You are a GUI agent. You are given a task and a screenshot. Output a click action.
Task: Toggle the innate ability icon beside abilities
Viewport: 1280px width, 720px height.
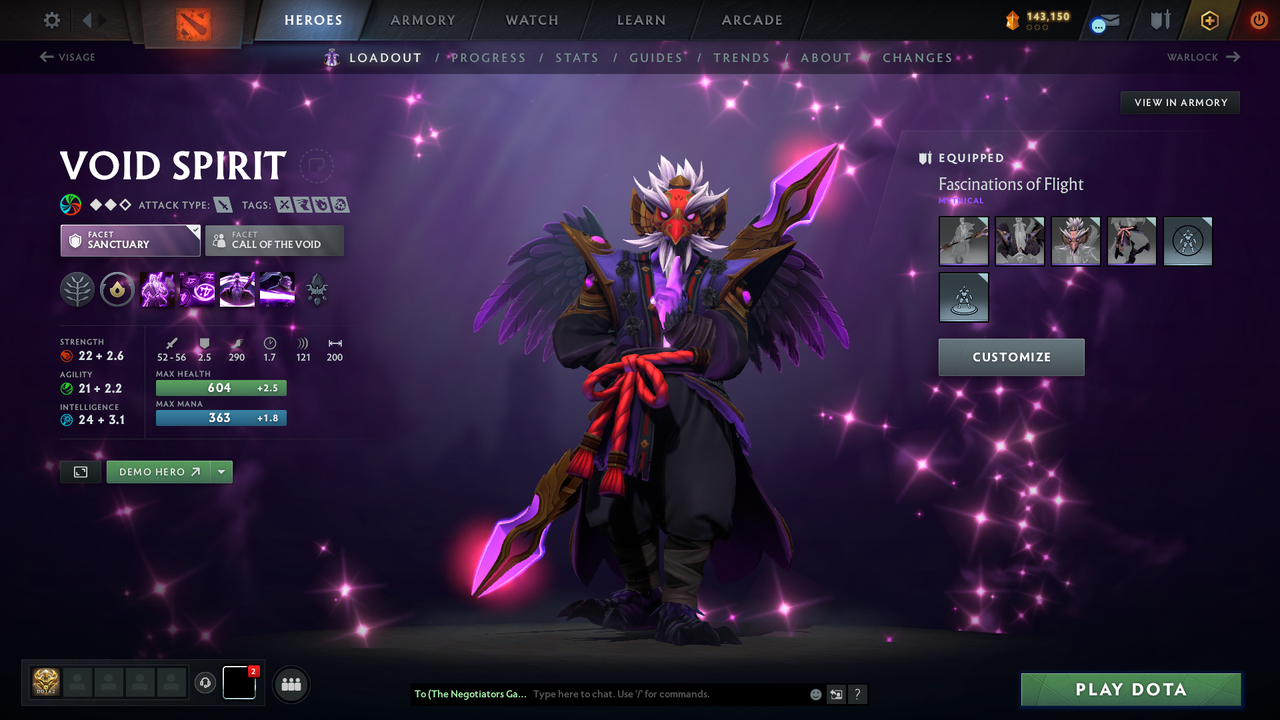point(117,290)
